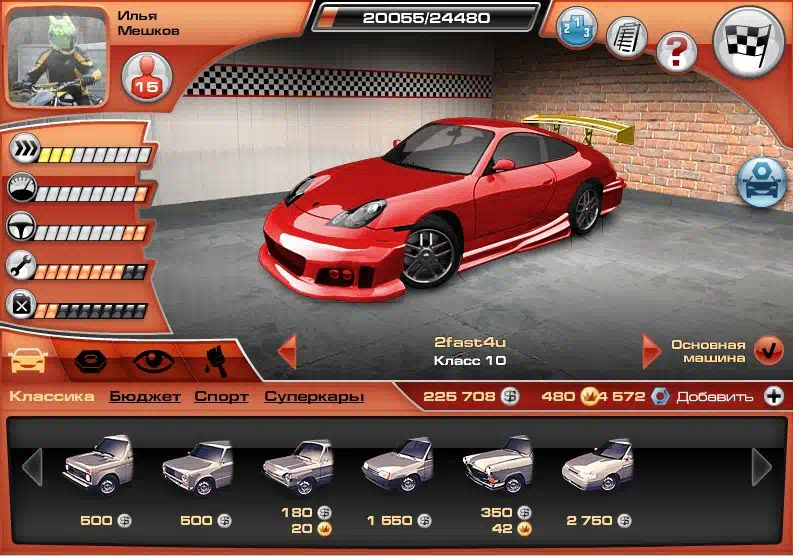Open the tasks list notepad icon
The height and width of the screenshot is (556, 793).
pyautogui.click(x=626, y=37)
